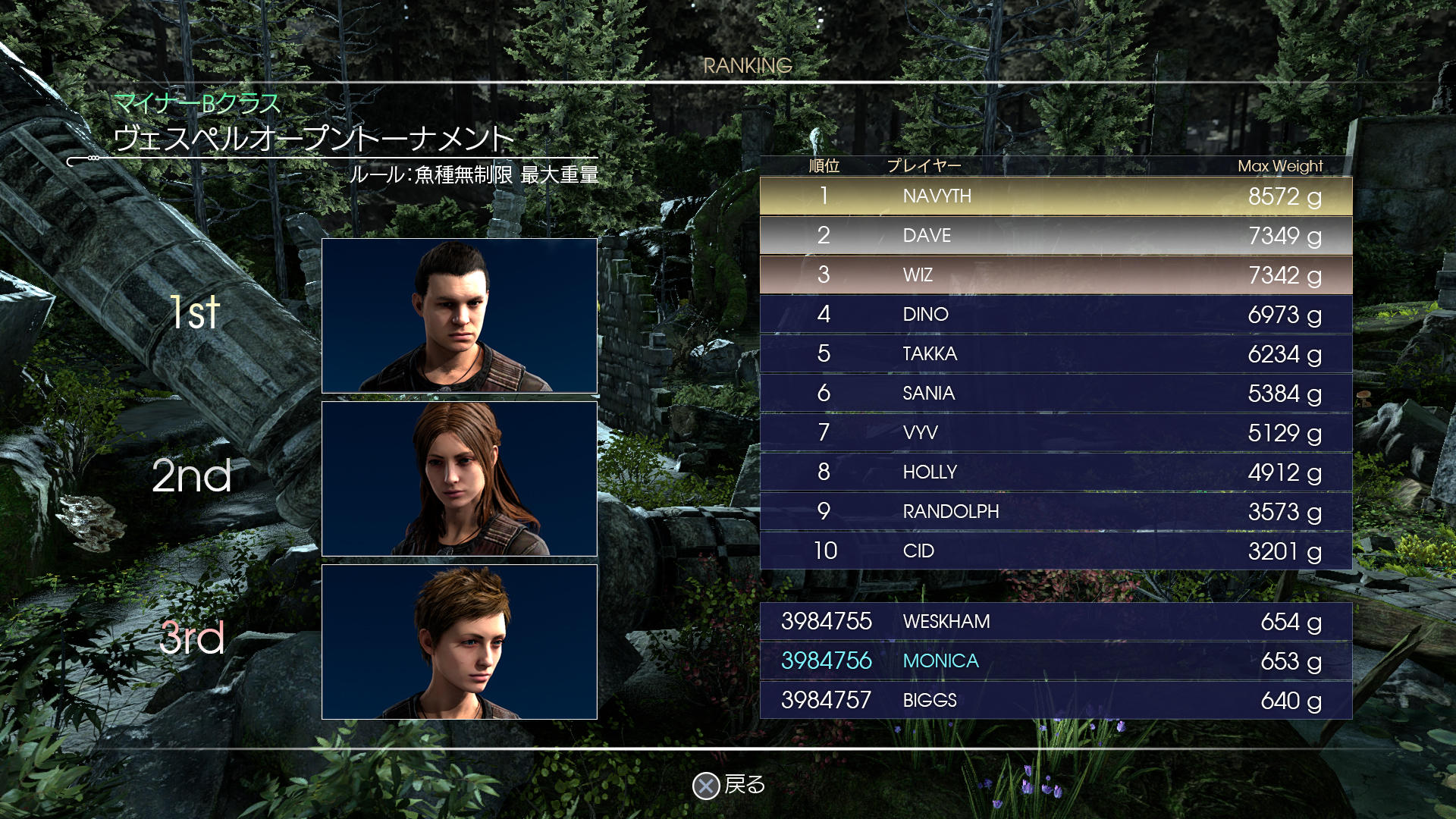Click WESKHAM's ranking entry
1456x819 pixels.
(x=1054, y=621)
